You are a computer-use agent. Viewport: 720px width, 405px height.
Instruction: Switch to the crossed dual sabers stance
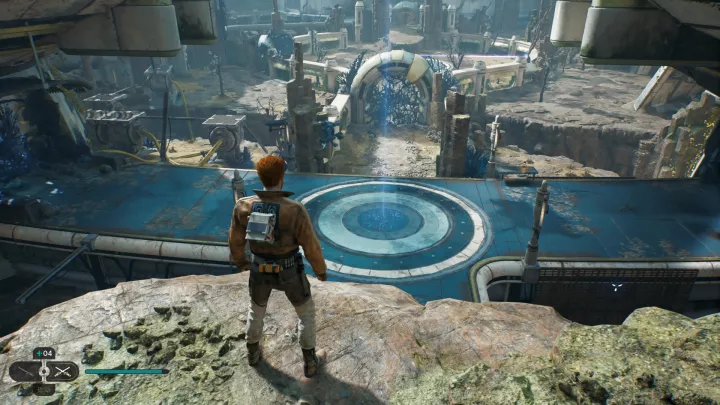pos(61,372)
